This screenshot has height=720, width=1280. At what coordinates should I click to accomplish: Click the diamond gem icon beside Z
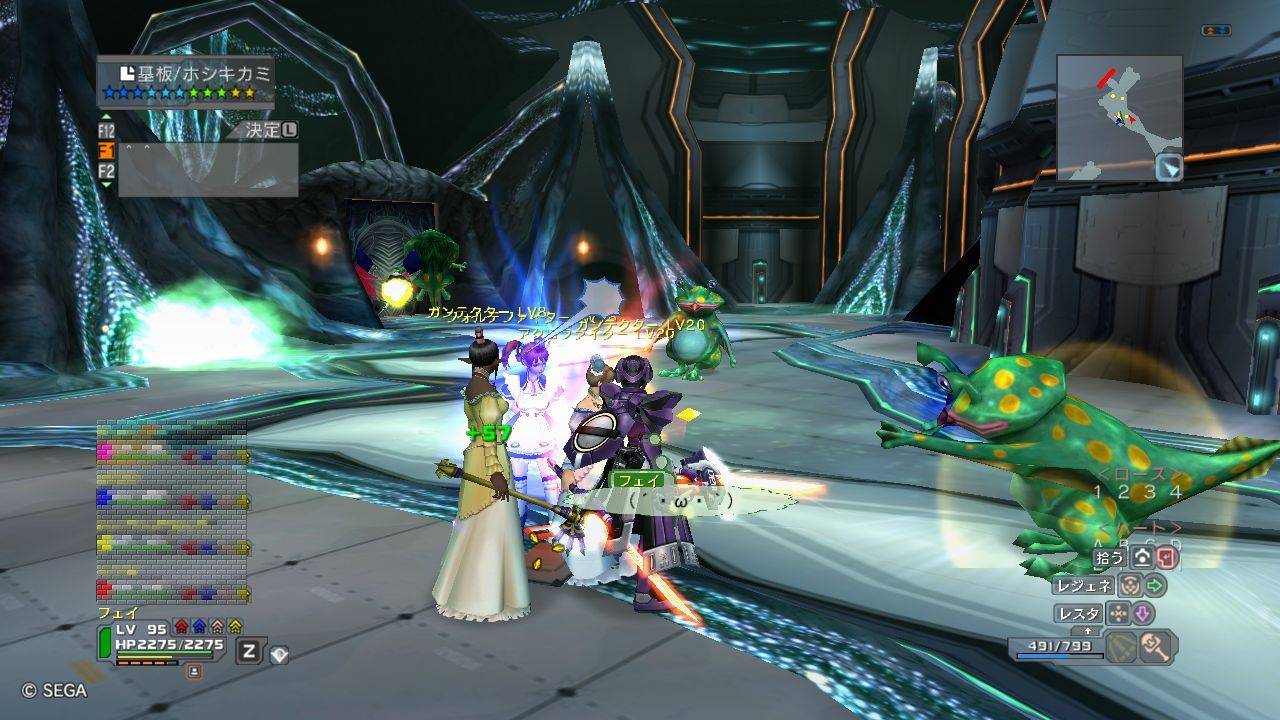point(279,654)
